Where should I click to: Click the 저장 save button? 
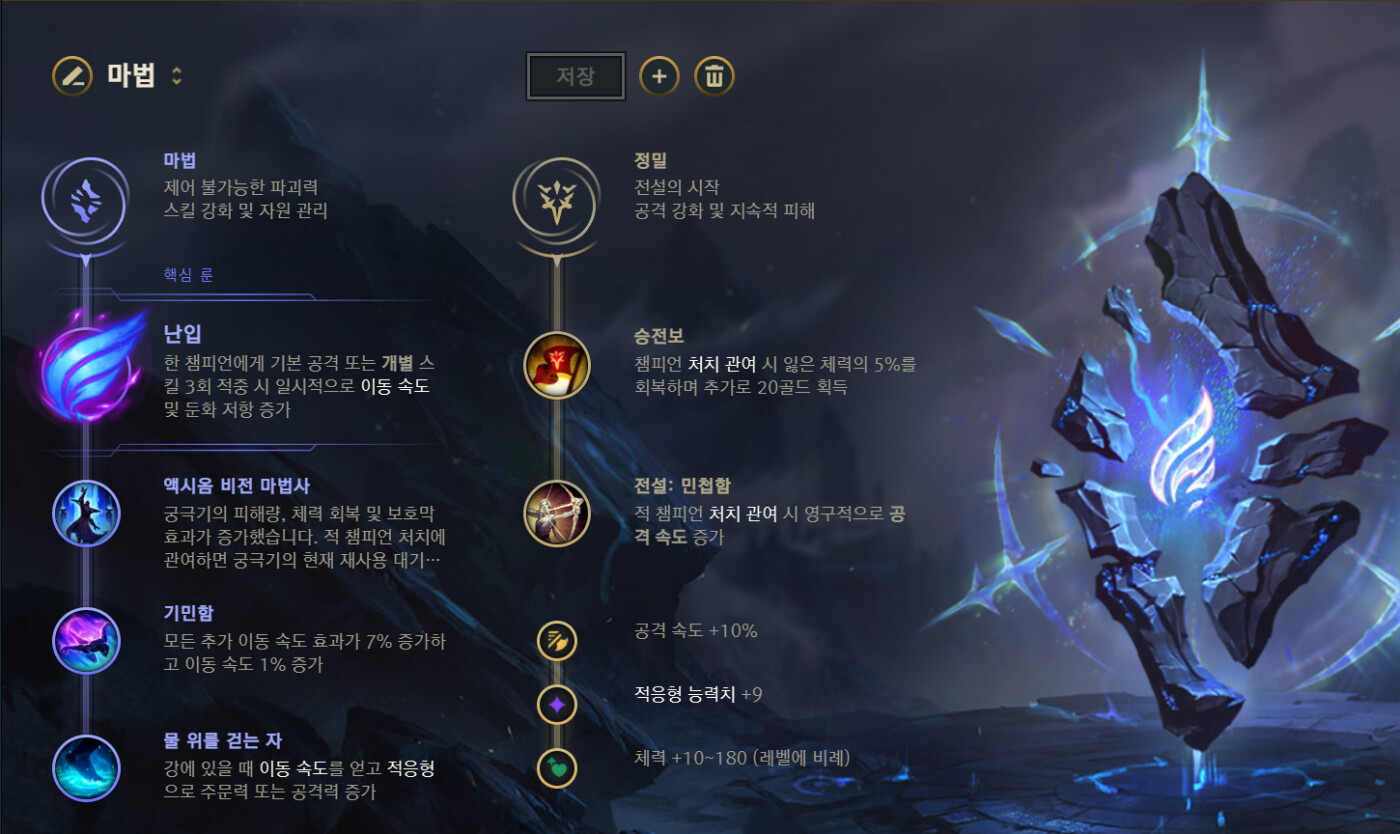click(575, 77)
